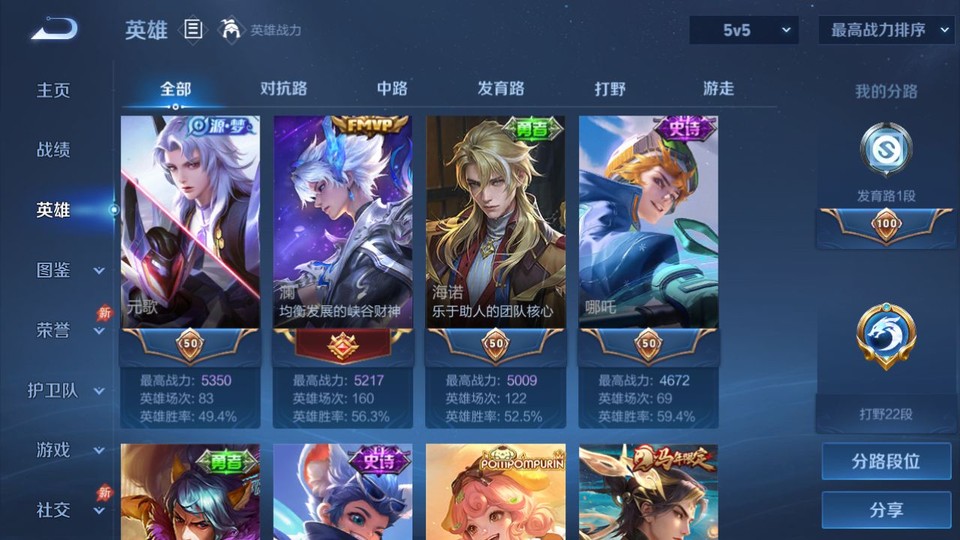Switch to the 发育路 tab
The width and height of the screenshot is (960, 540).
point(501,88)
